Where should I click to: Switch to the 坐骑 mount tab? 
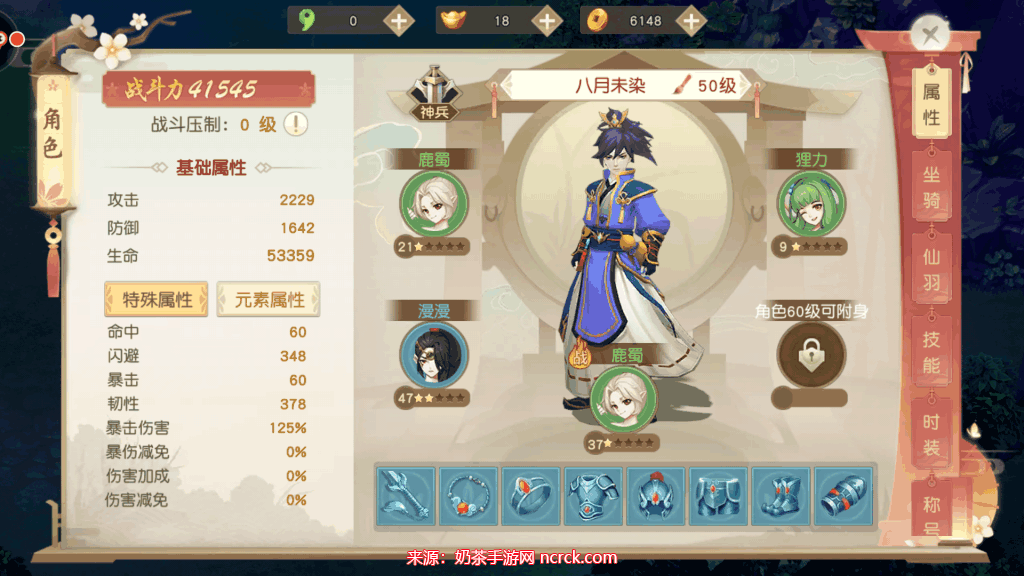pos(930,187)
